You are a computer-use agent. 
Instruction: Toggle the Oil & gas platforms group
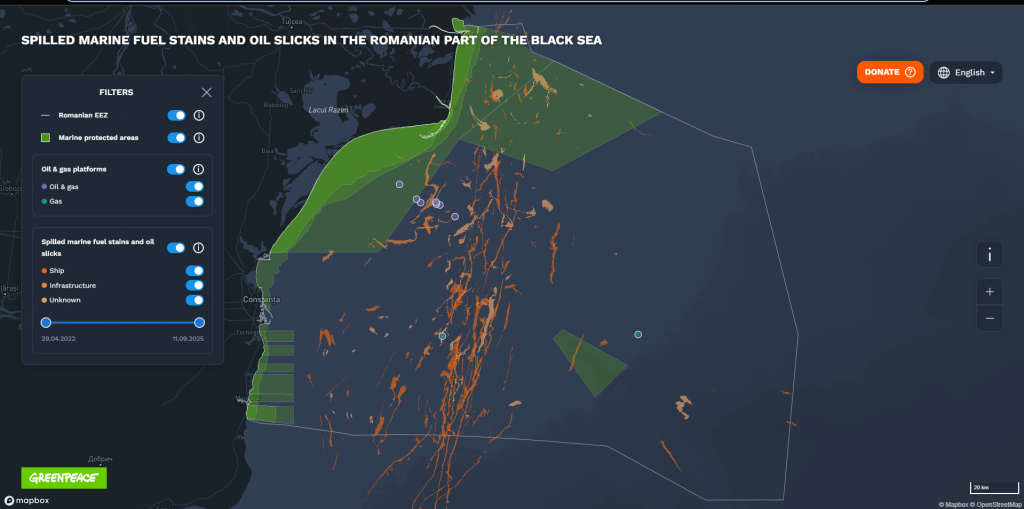tap(176, 170)
